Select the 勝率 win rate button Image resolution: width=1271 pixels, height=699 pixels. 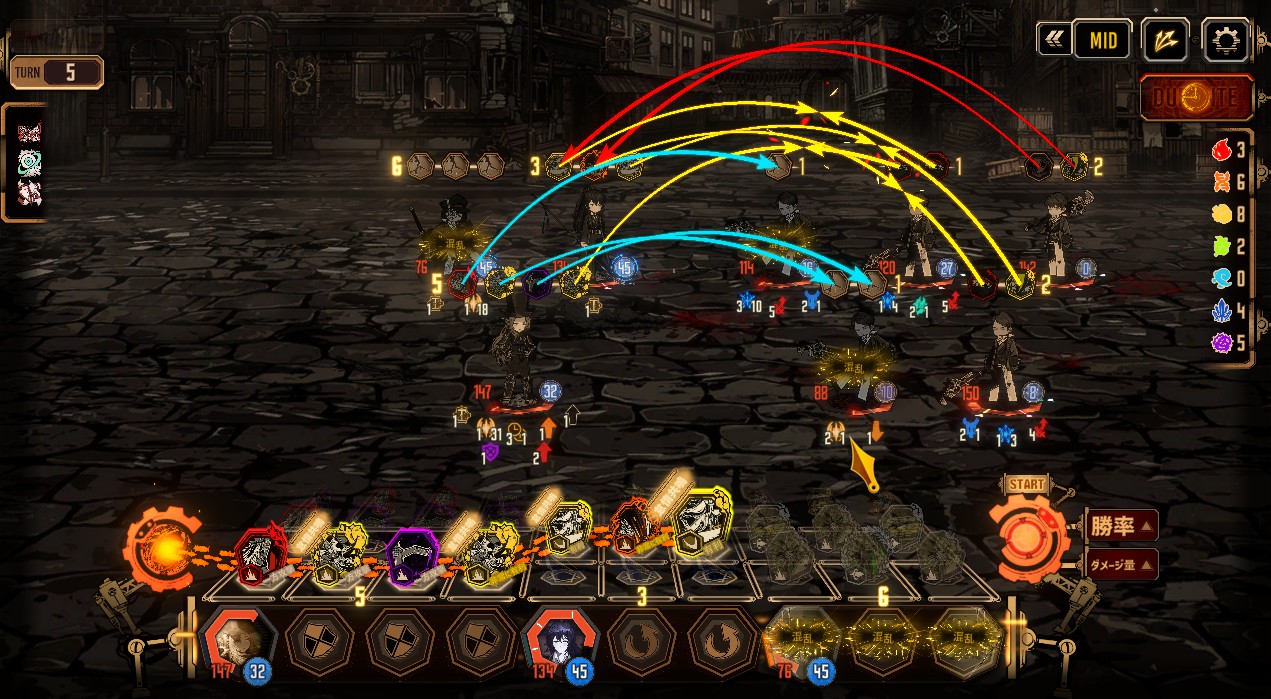[x=1121, y=524]
